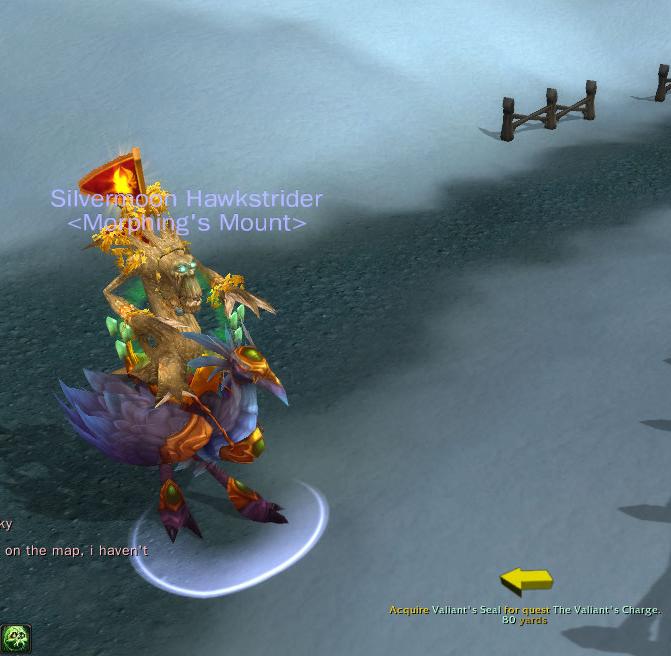This screenshot has width=671, height=656.
Task: Click the chat message mentioning the map
Action: [76, 550]
